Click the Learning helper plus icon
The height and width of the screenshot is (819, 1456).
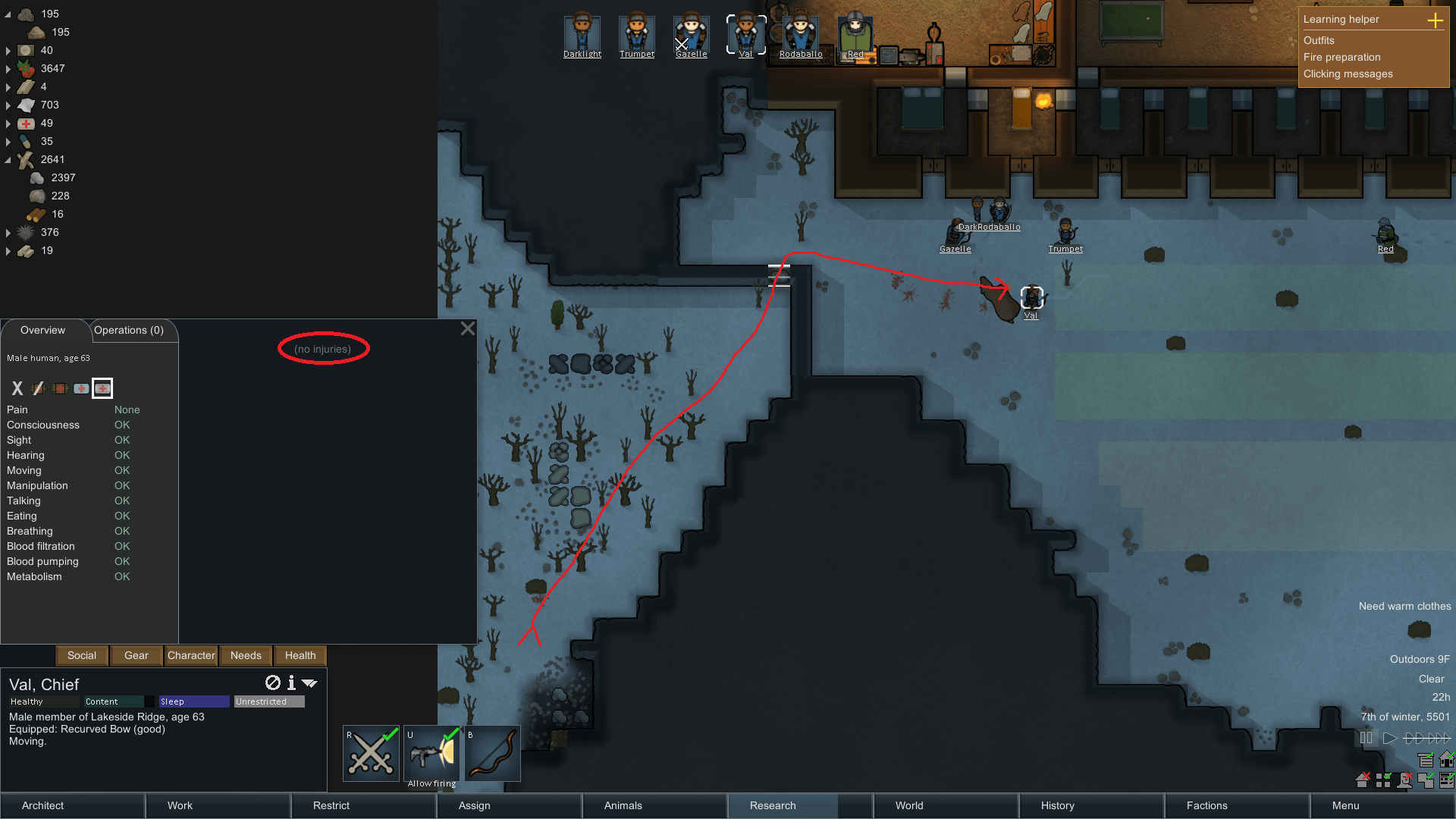pyautogui.click(x=1436, y=21)
